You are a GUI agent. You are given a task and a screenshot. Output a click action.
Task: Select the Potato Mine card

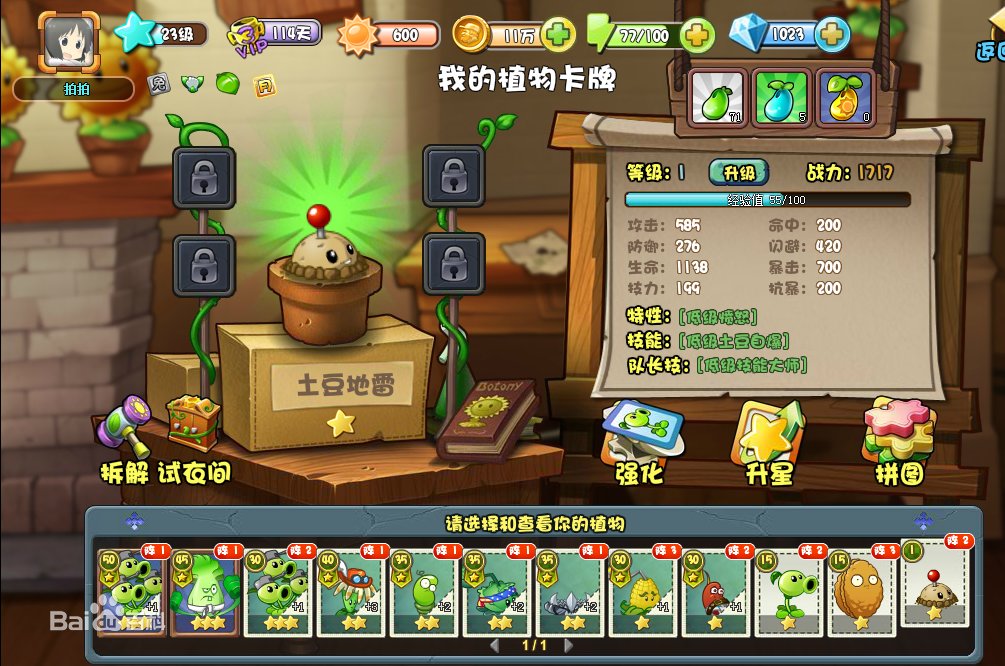[936, 583]
